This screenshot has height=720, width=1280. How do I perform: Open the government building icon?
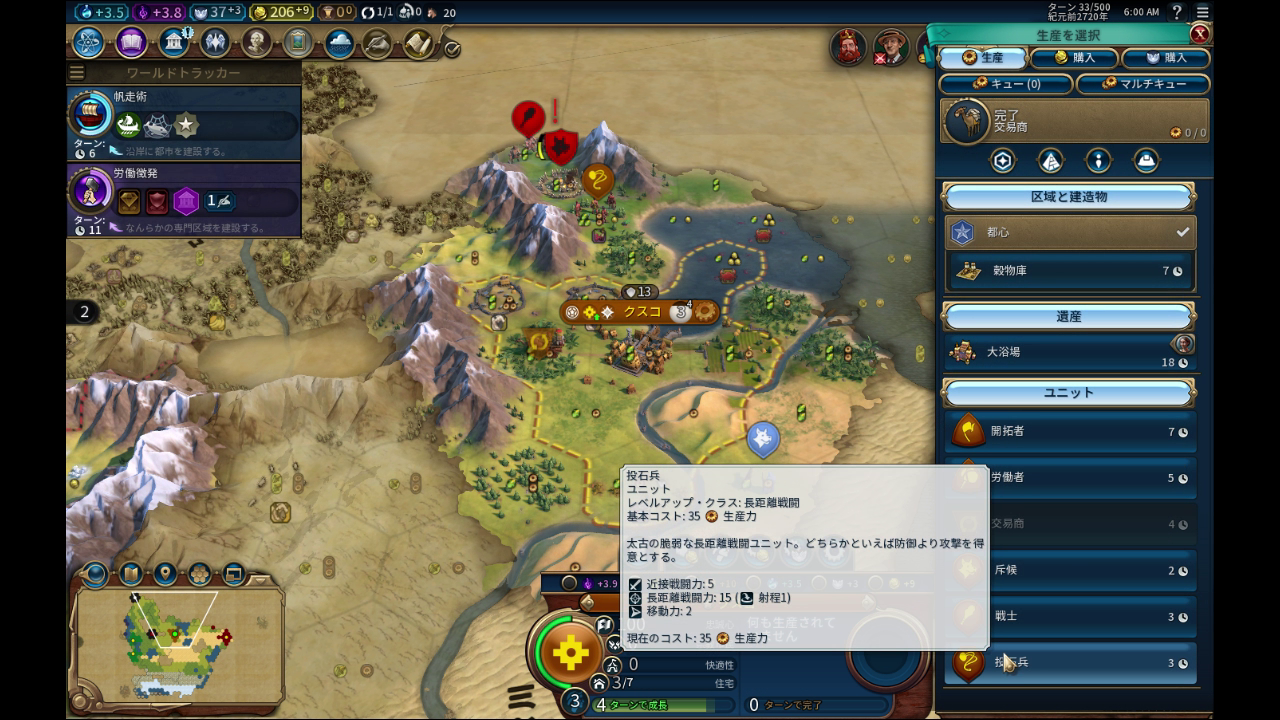(174, 43)
